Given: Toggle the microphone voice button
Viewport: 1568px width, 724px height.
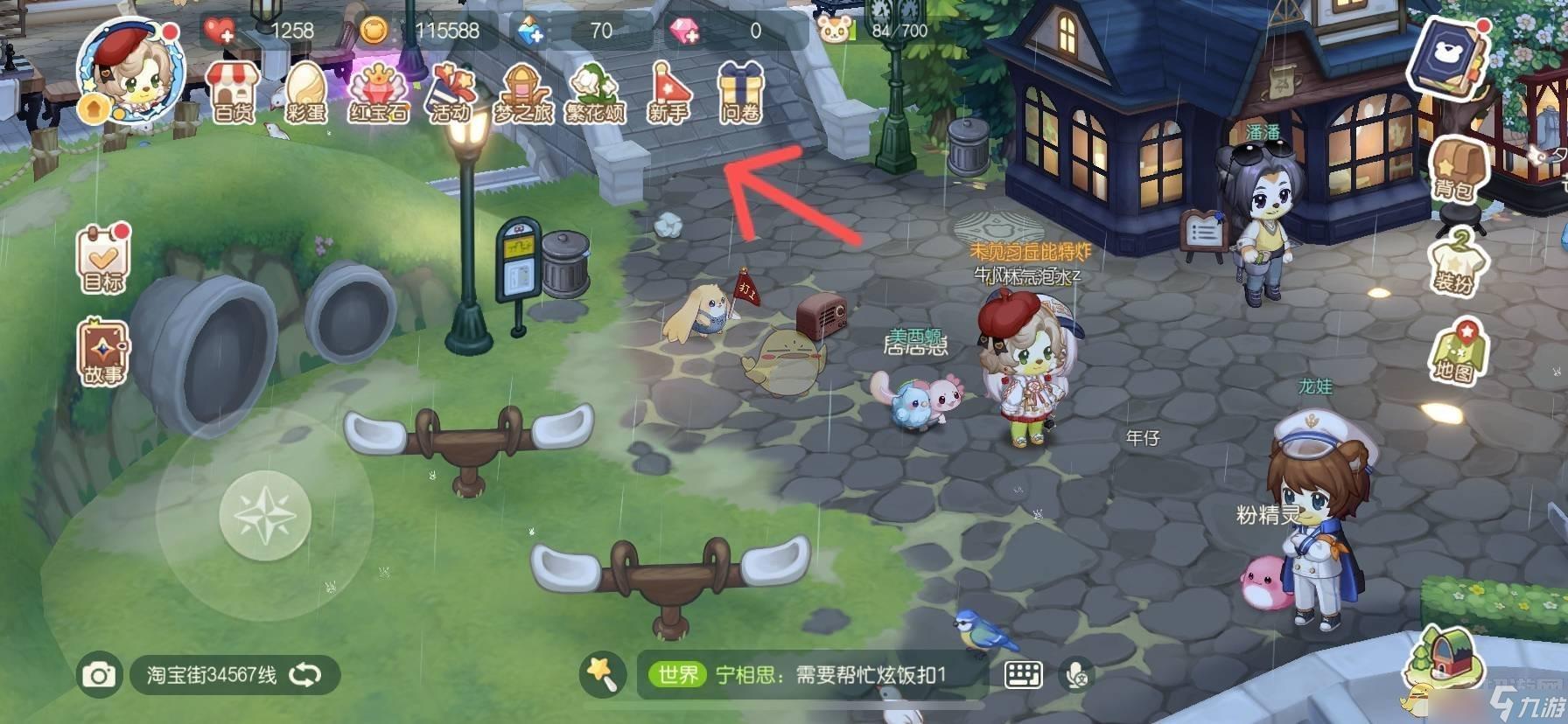Looking at the screenshot, I should [1077, 674].
